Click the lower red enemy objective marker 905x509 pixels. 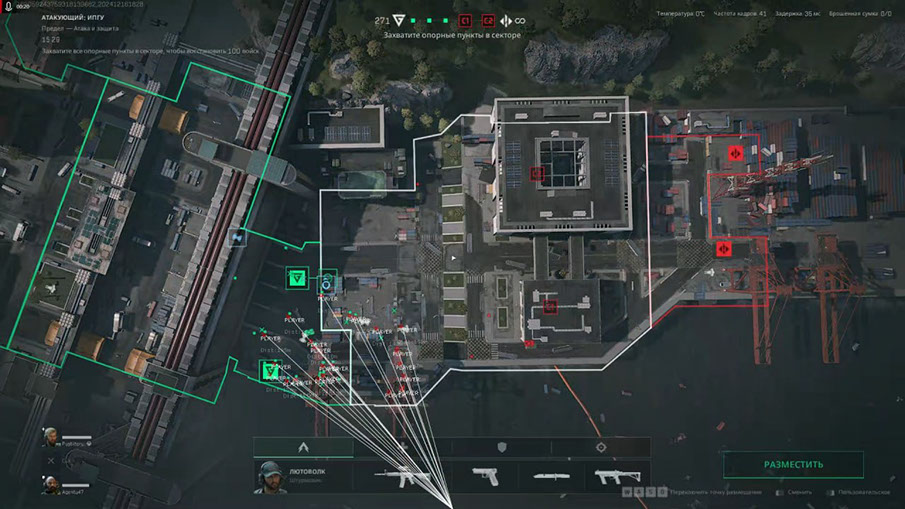pyautogui.click(x=725, y=247)
